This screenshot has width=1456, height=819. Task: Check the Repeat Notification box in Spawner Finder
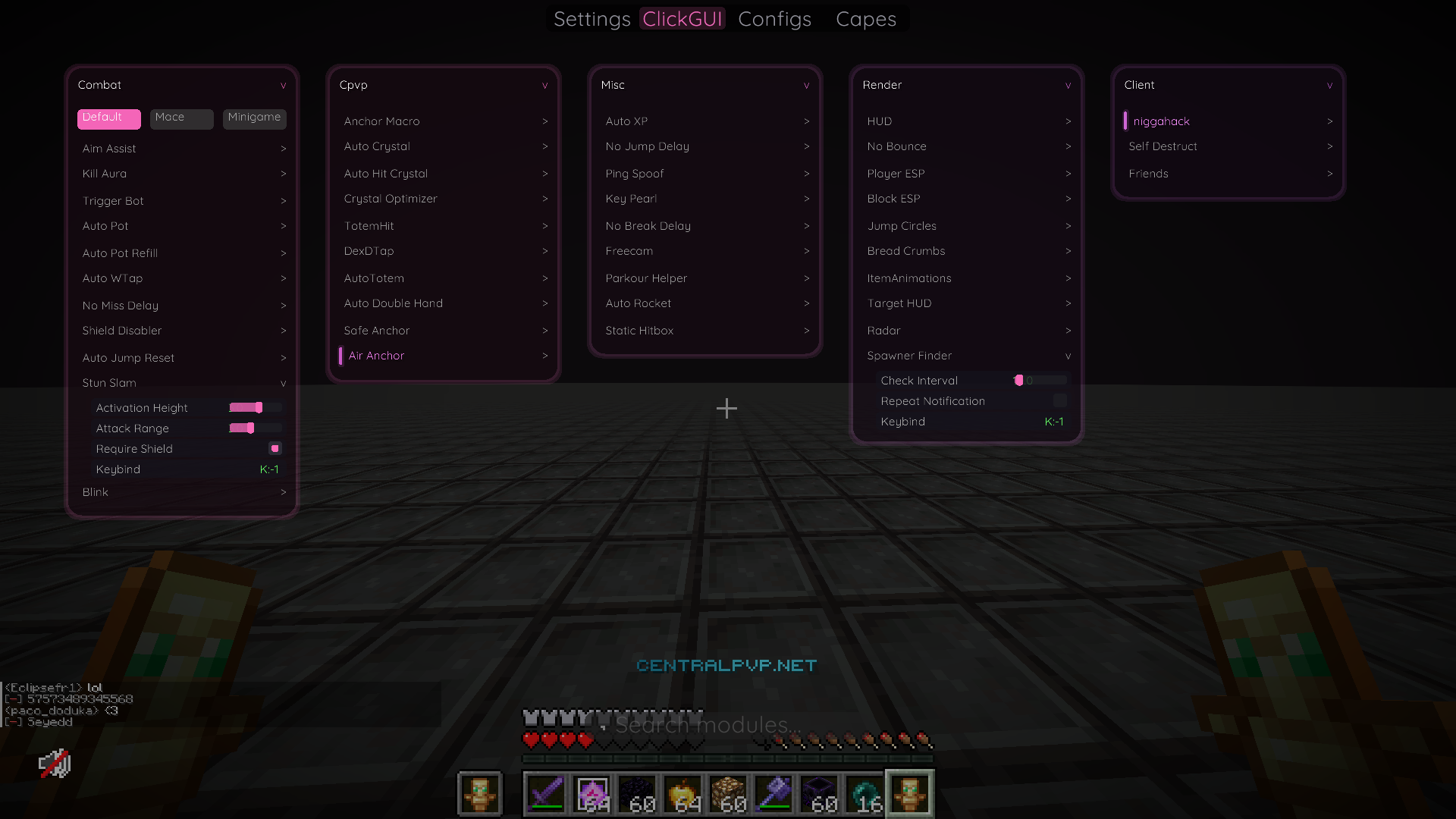point(1059,400)
